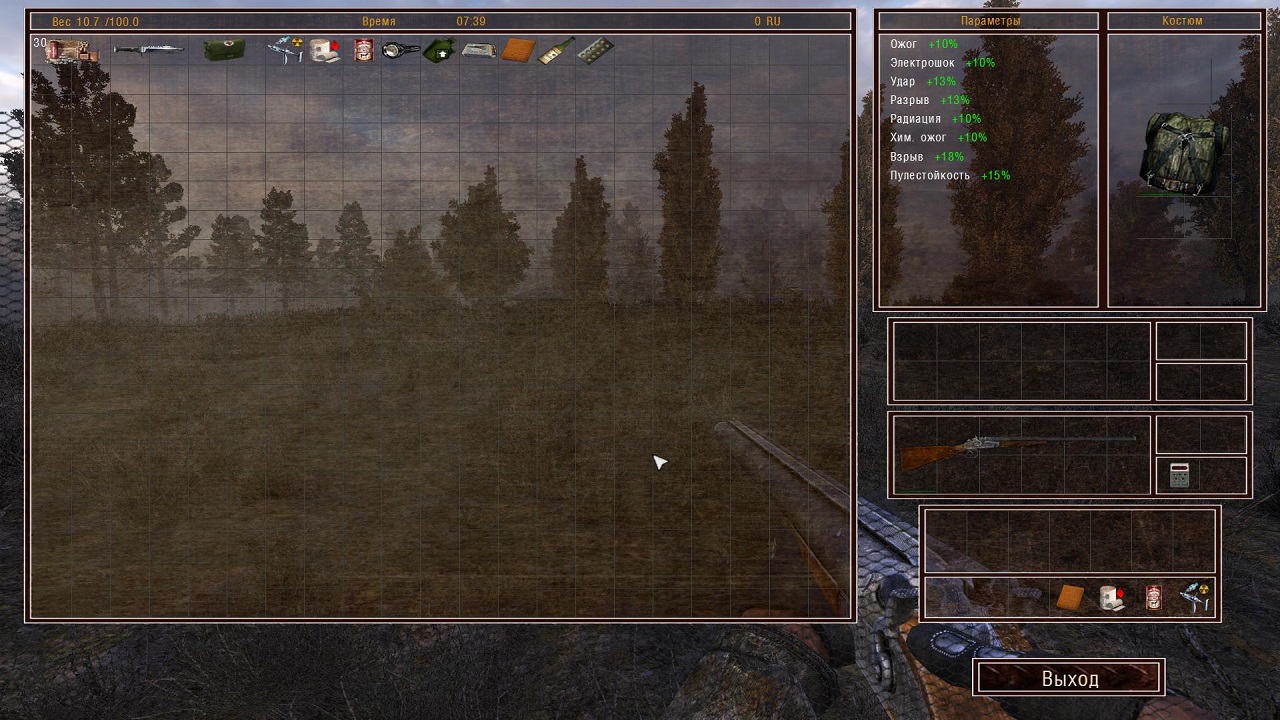Select the grey detector device slot
The width and height of the screenshot is (1280, 720).
[x=1179, y=475]
